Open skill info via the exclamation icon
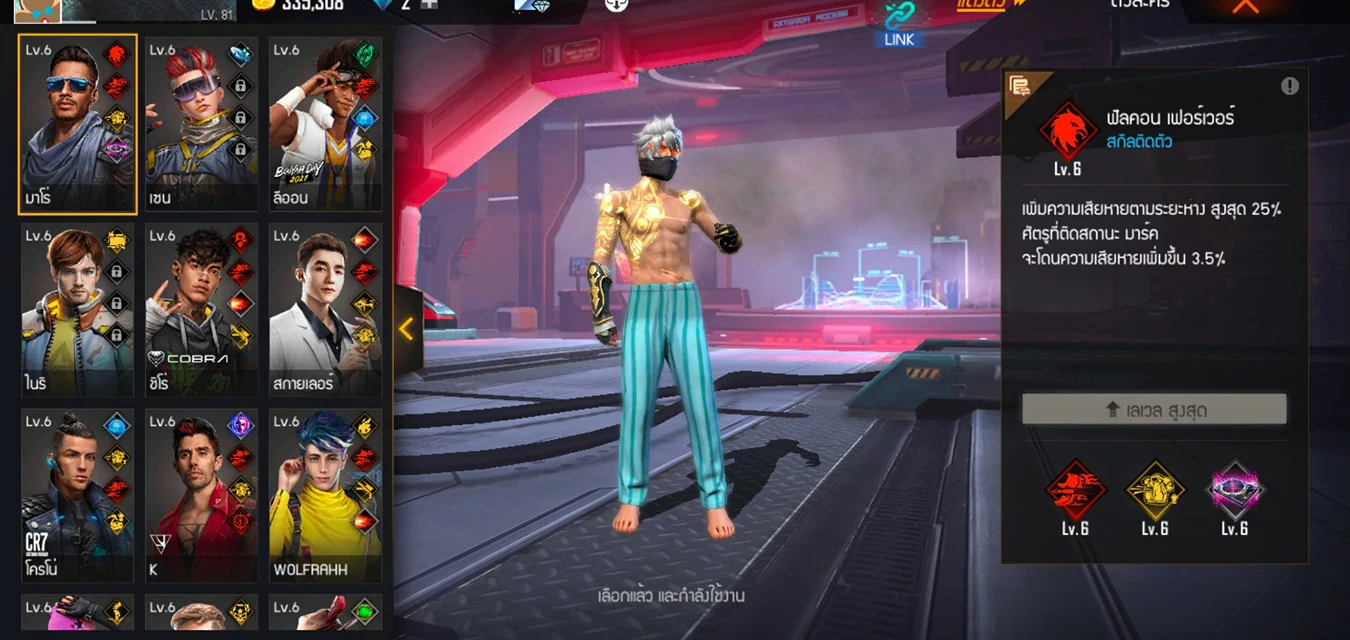This screenshot has height=640, width=1350. click(x=1289, y=86)
